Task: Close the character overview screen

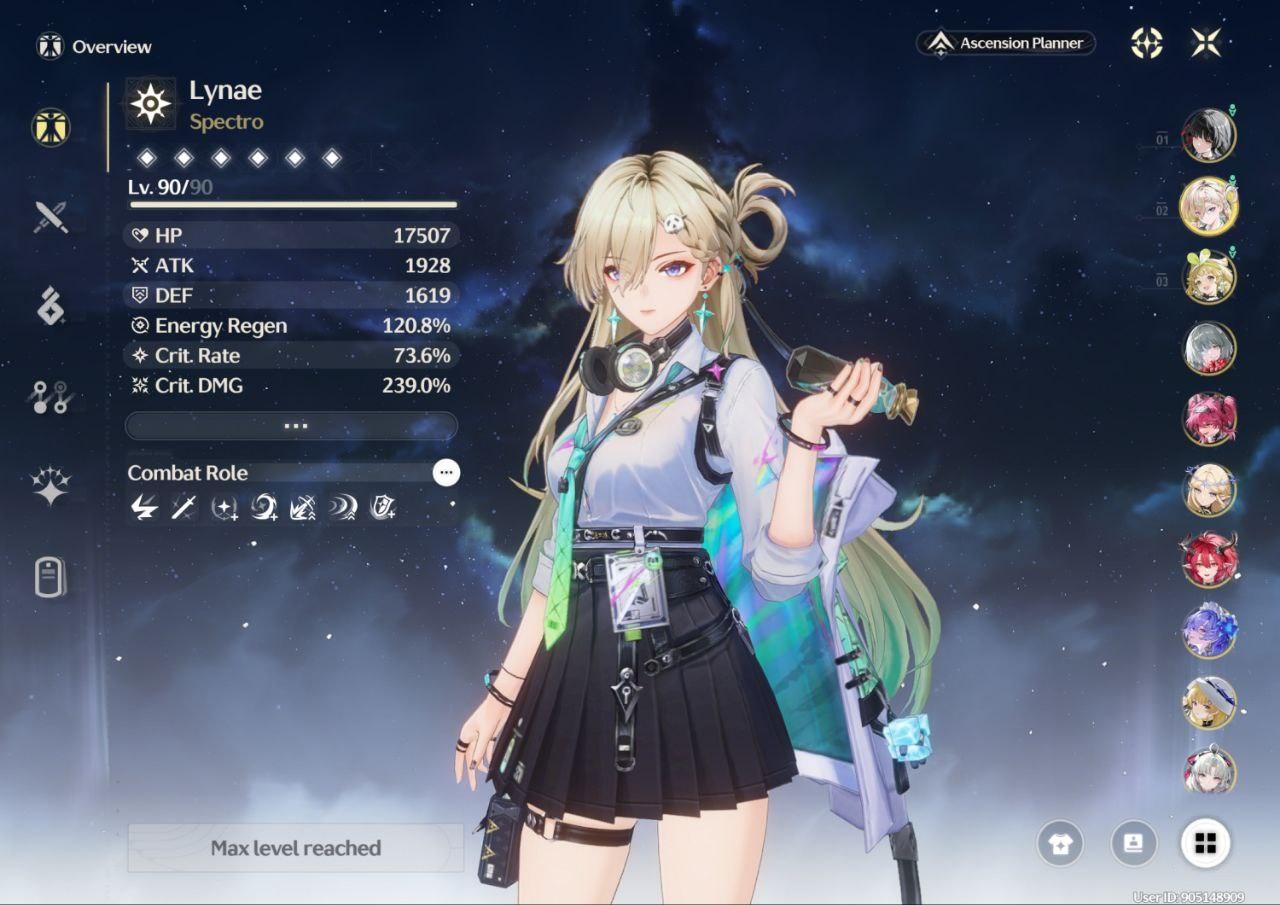Action: [x=1206, y=43]
